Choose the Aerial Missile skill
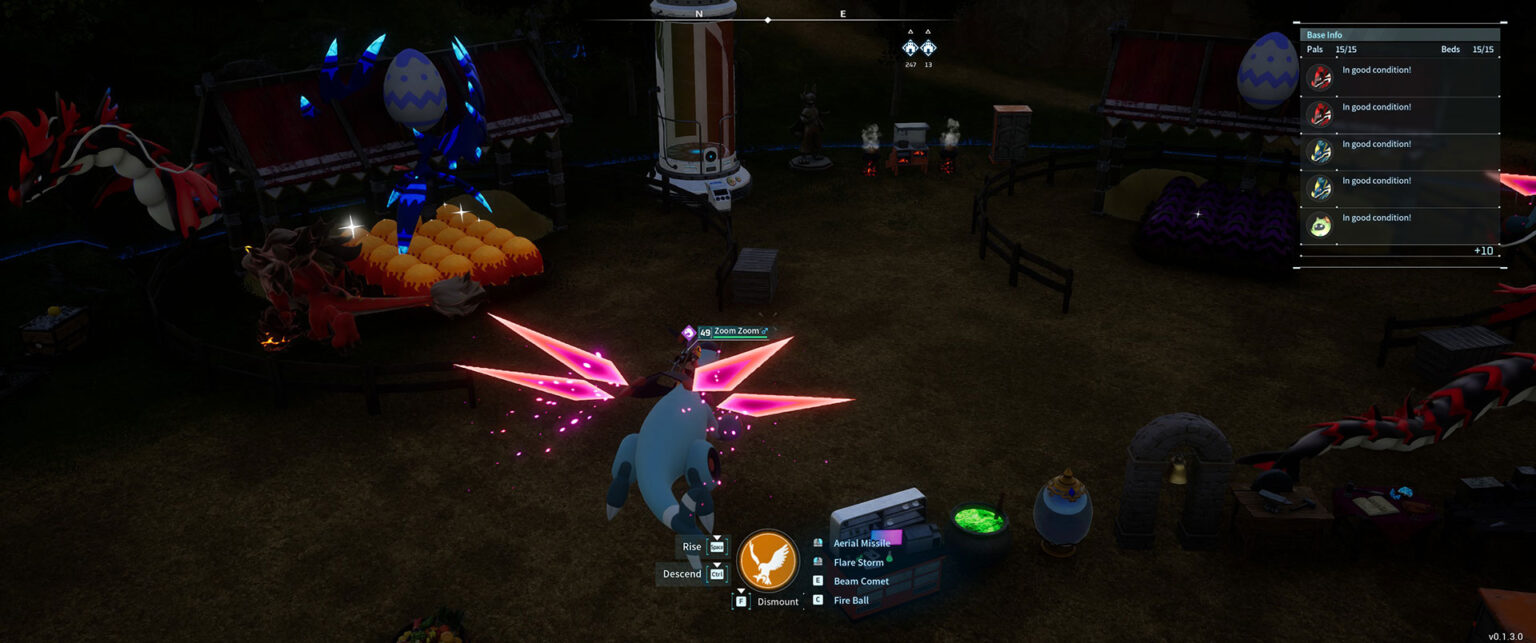This screenshot has width=1536, height=643. pyautogui.click(x=861, y=543)
